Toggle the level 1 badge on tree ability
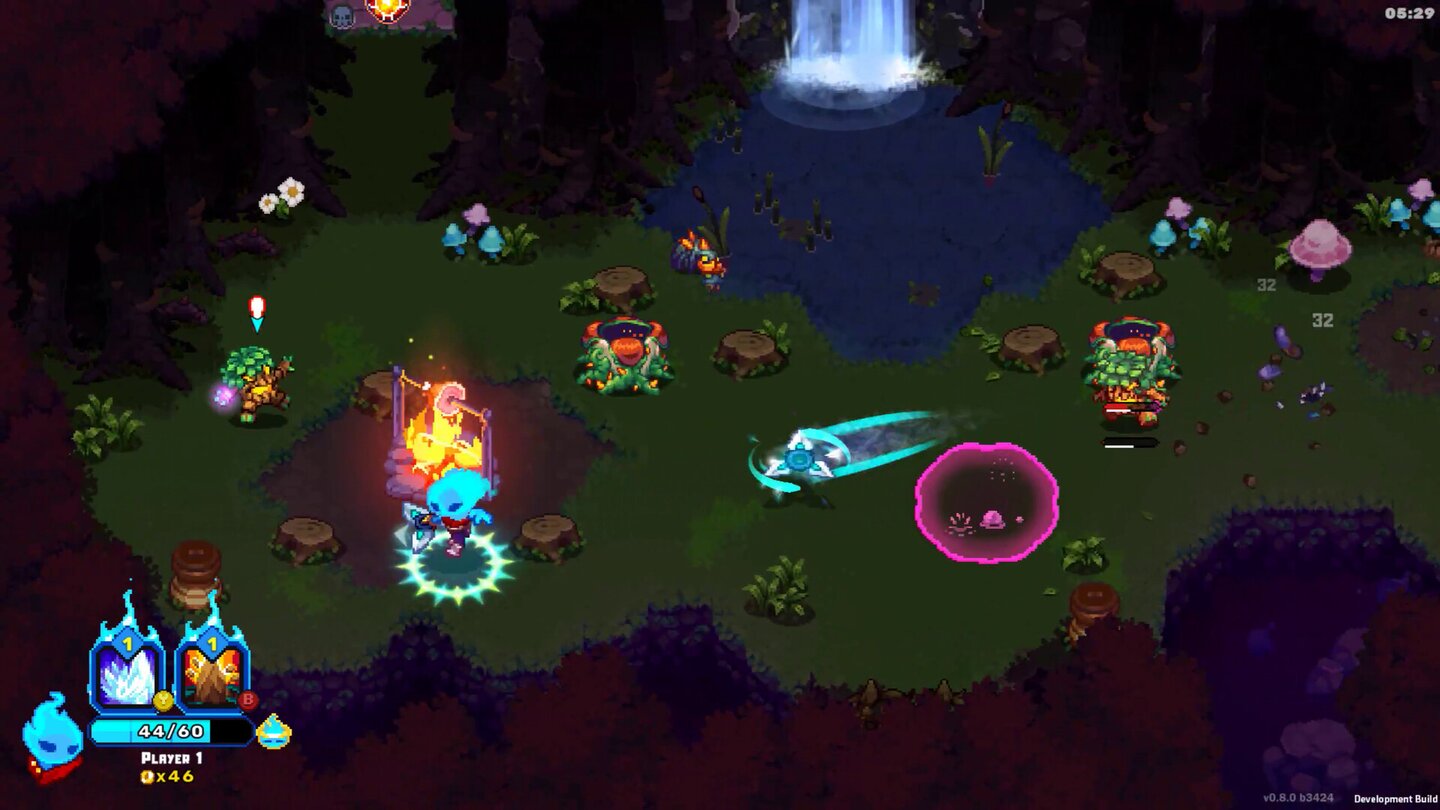1440x810 pixels. (212, 640)
